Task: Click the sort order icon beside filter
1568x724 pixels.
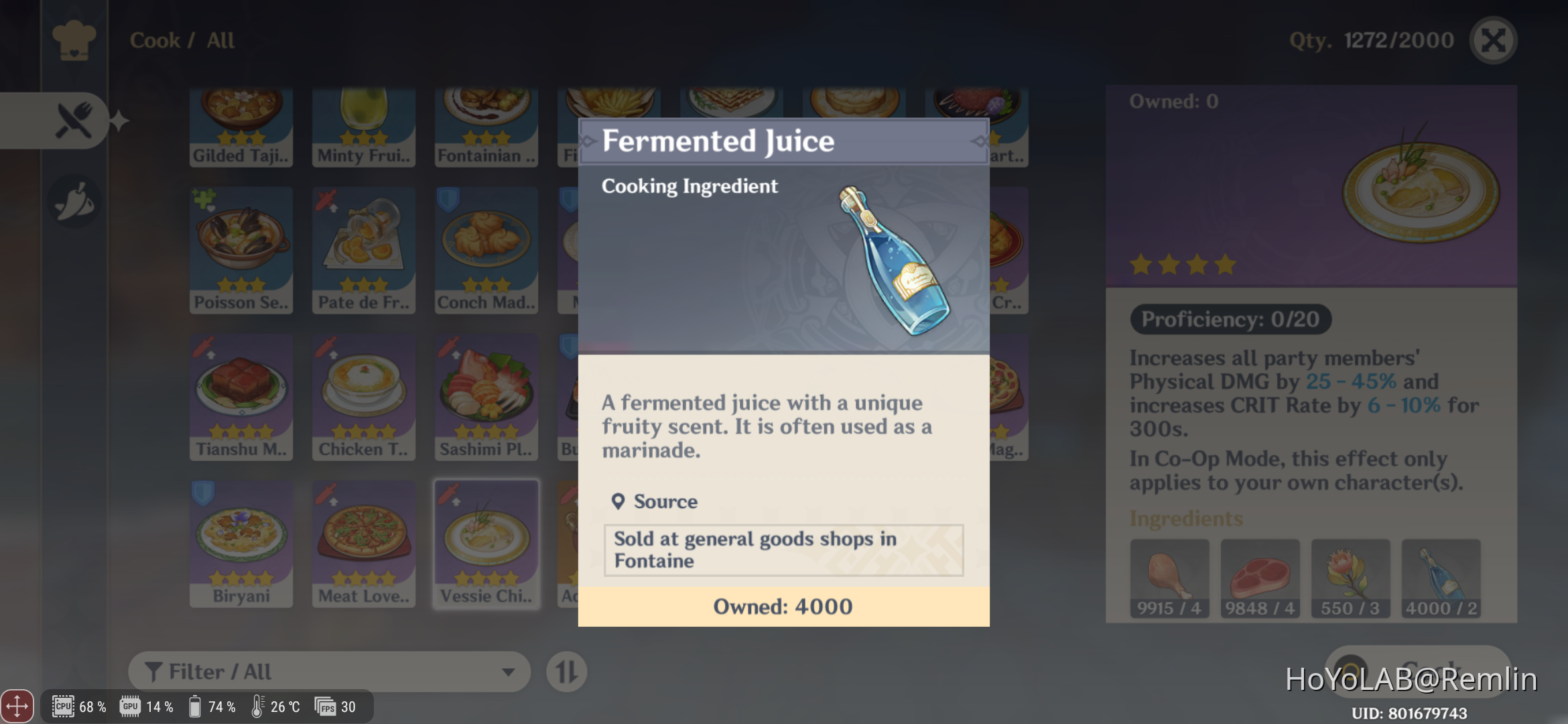Action: 566,671
